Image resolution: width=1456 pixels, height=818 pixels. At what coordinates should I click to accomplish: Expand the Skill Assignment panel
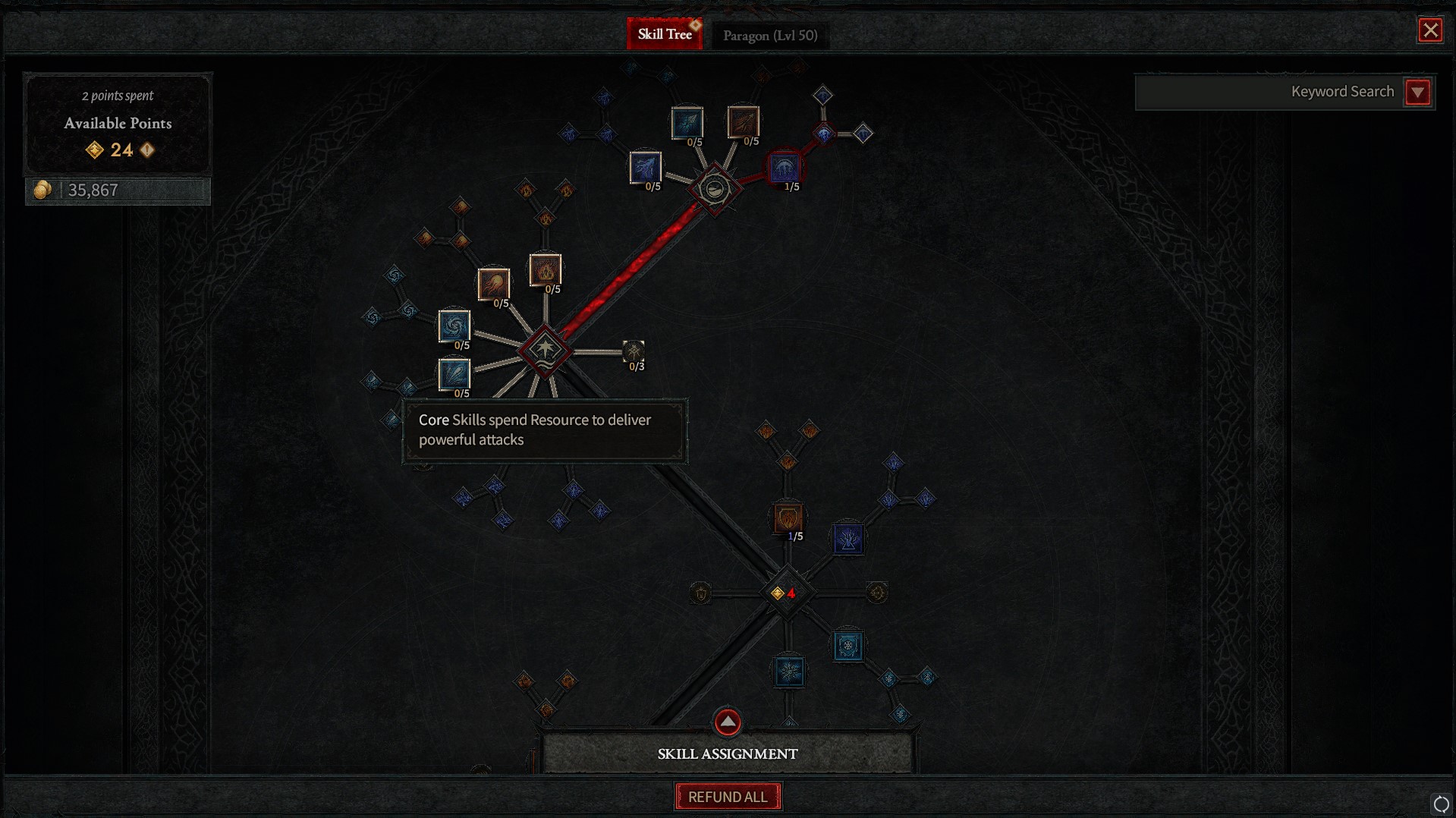(727, 722)
